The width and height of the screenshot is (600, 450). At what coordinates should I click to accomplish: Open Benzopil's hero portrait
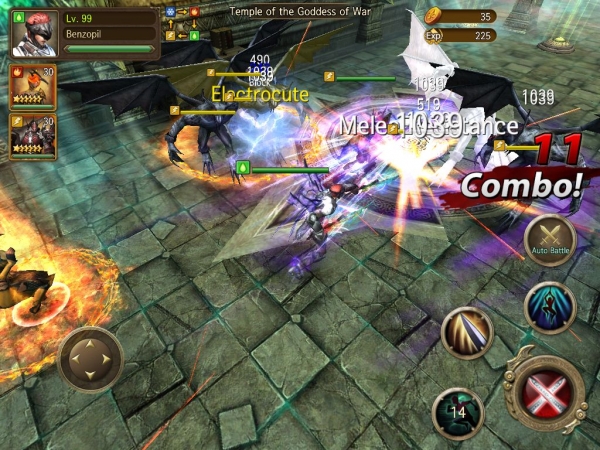[35, 32]
